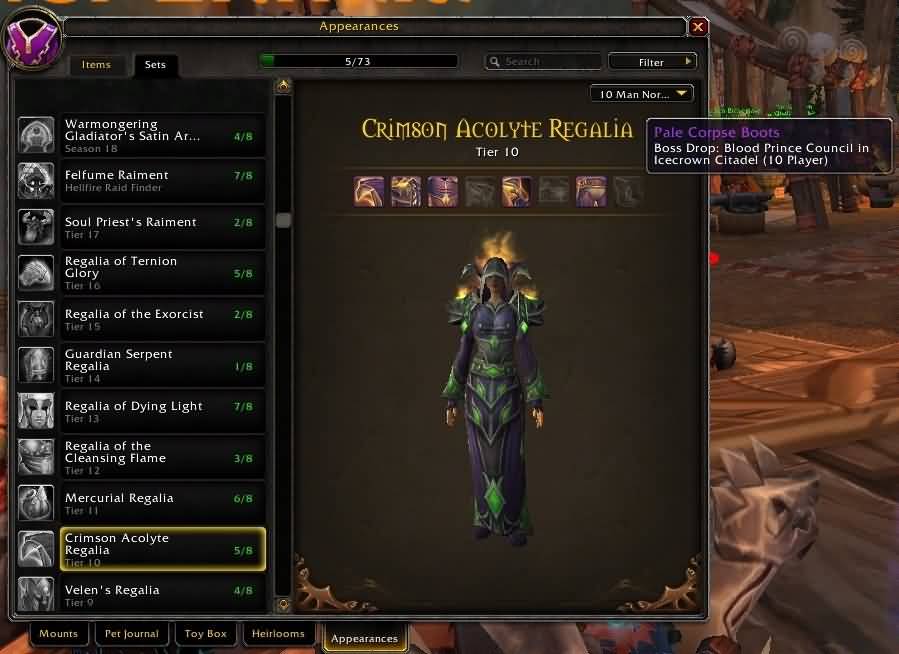
Task: Open the Heirlooms tab
Action: [277, 634]
